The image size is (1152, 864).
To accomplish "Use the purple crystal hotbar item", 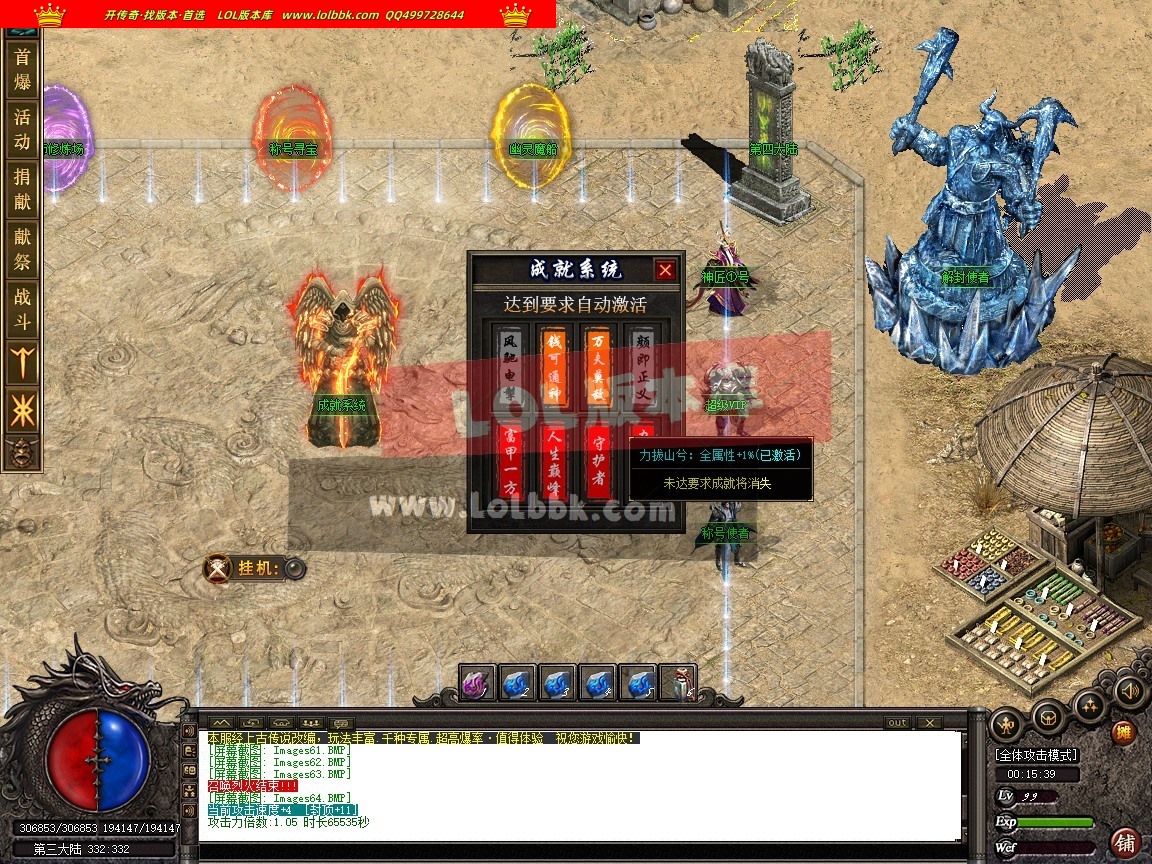I will point(478,683).
